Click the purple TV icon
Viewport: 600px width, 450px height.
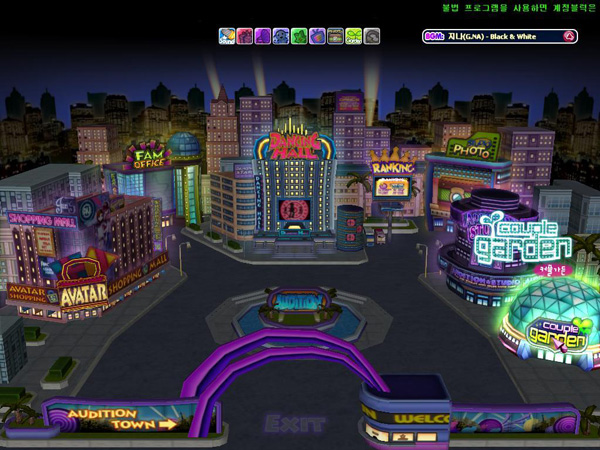coord(317,36)
